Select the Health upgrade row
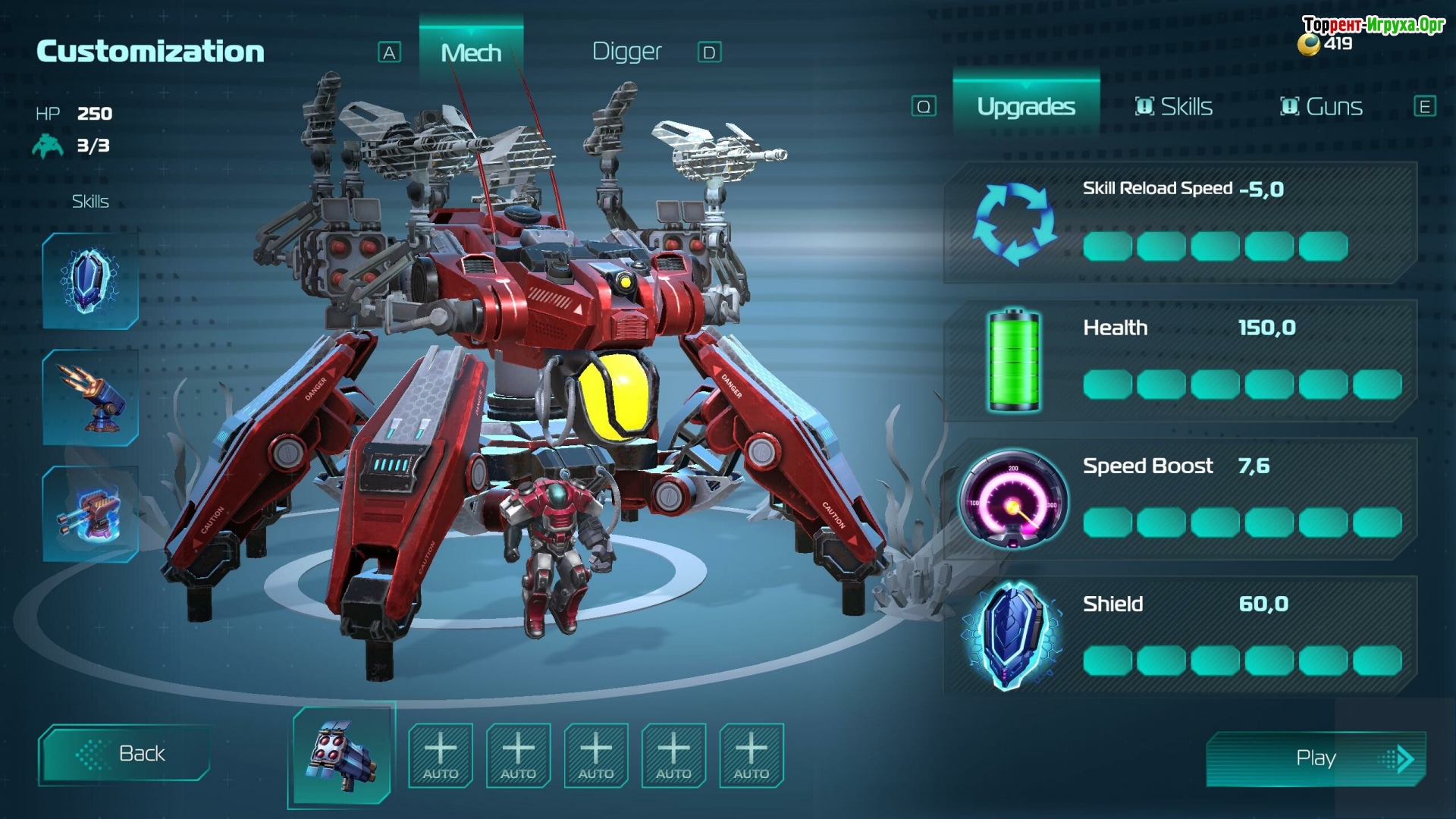Screen dimensions: 1456x819 (x=1179, y=361)
